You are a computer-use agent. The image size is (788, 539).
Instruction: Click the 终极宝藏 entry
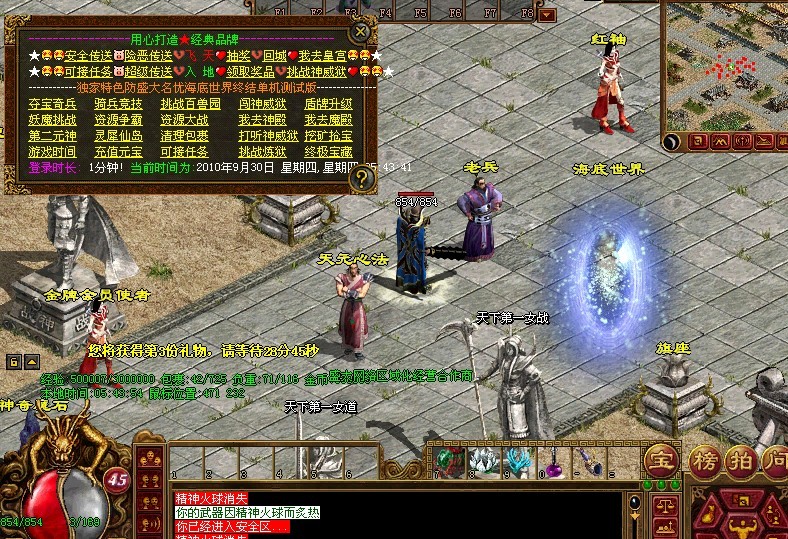pyautogui.click(x=328, y=151)
